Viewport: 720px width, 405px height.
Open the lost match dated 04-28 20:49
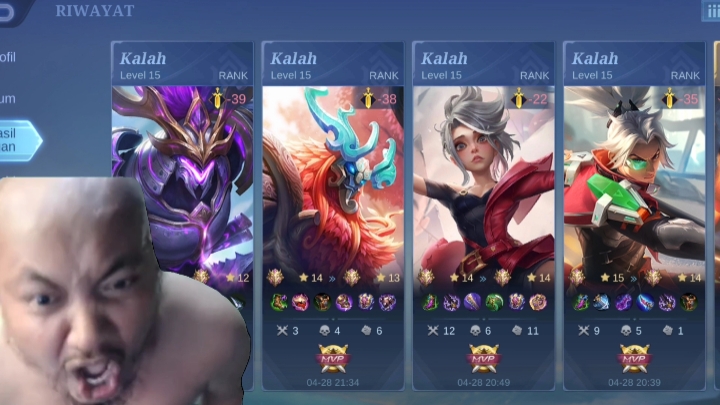click(x=484, y=215)
